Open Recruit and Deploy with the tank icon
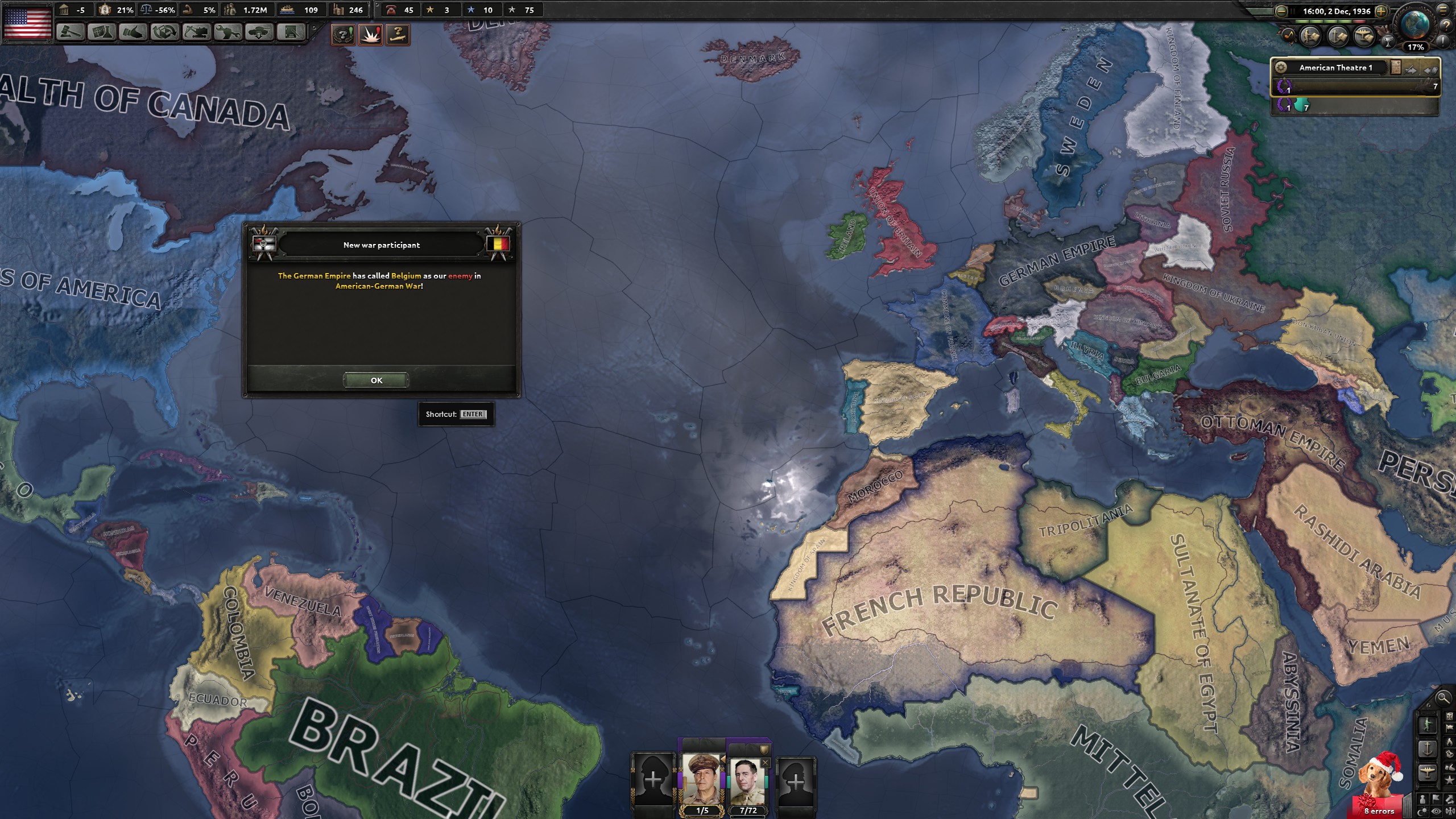This screenshot has height=819, width=1456. point(260,32)
